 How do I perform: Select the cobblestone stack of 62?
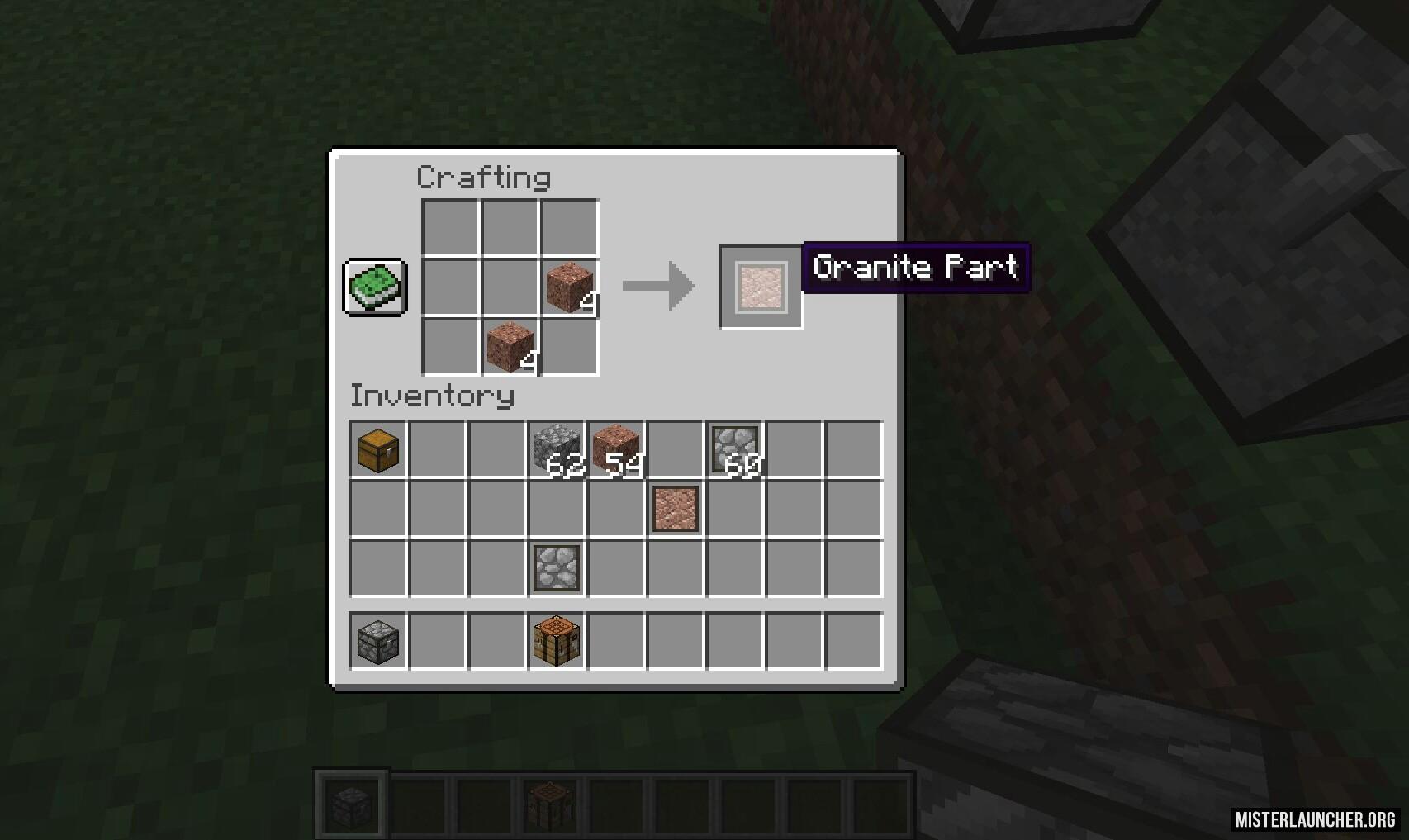(x=557, y=450)
